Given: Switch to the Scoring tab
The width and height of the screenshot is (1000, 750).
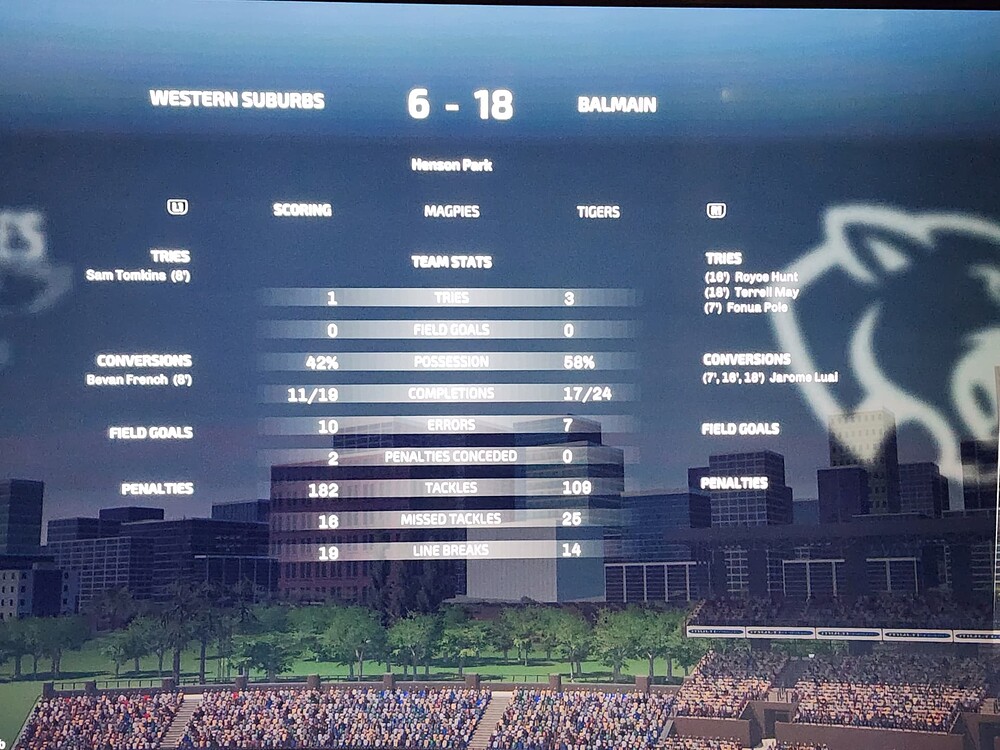Looking at the screenshot, I should coord(302,210).
